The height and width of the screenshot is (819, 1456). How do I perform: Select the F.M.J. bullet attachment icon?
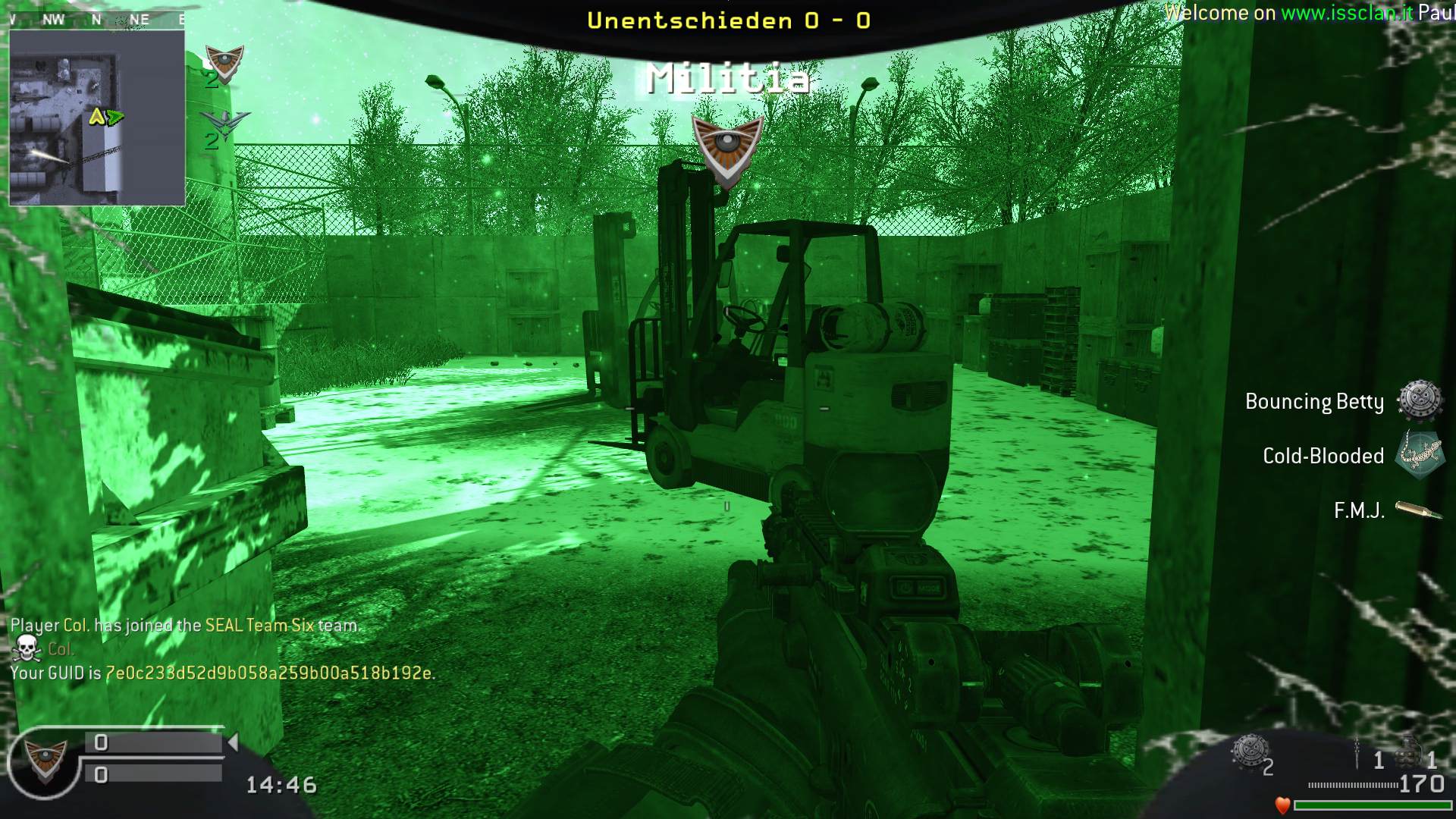(x=1418, y=510)
